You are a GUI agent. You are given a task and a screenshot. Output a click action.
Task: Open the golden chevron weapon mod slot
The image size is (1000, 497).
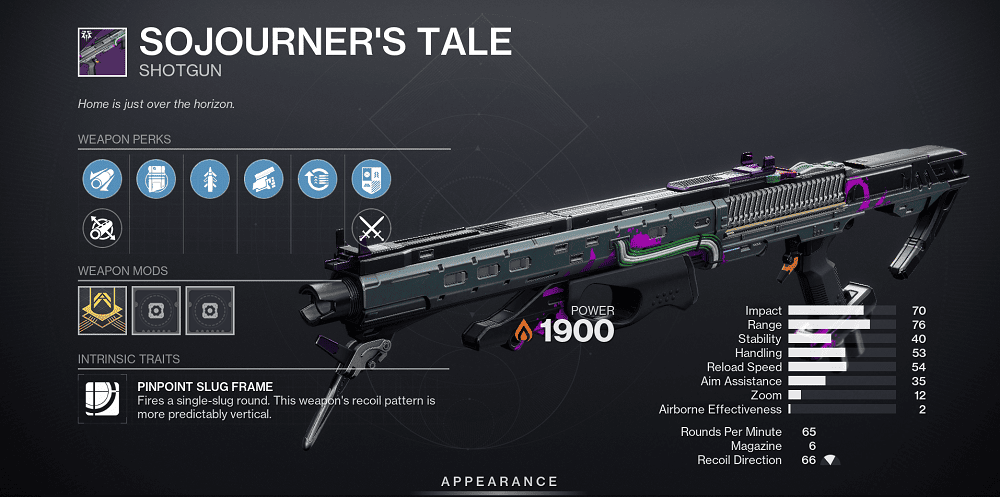101,309
